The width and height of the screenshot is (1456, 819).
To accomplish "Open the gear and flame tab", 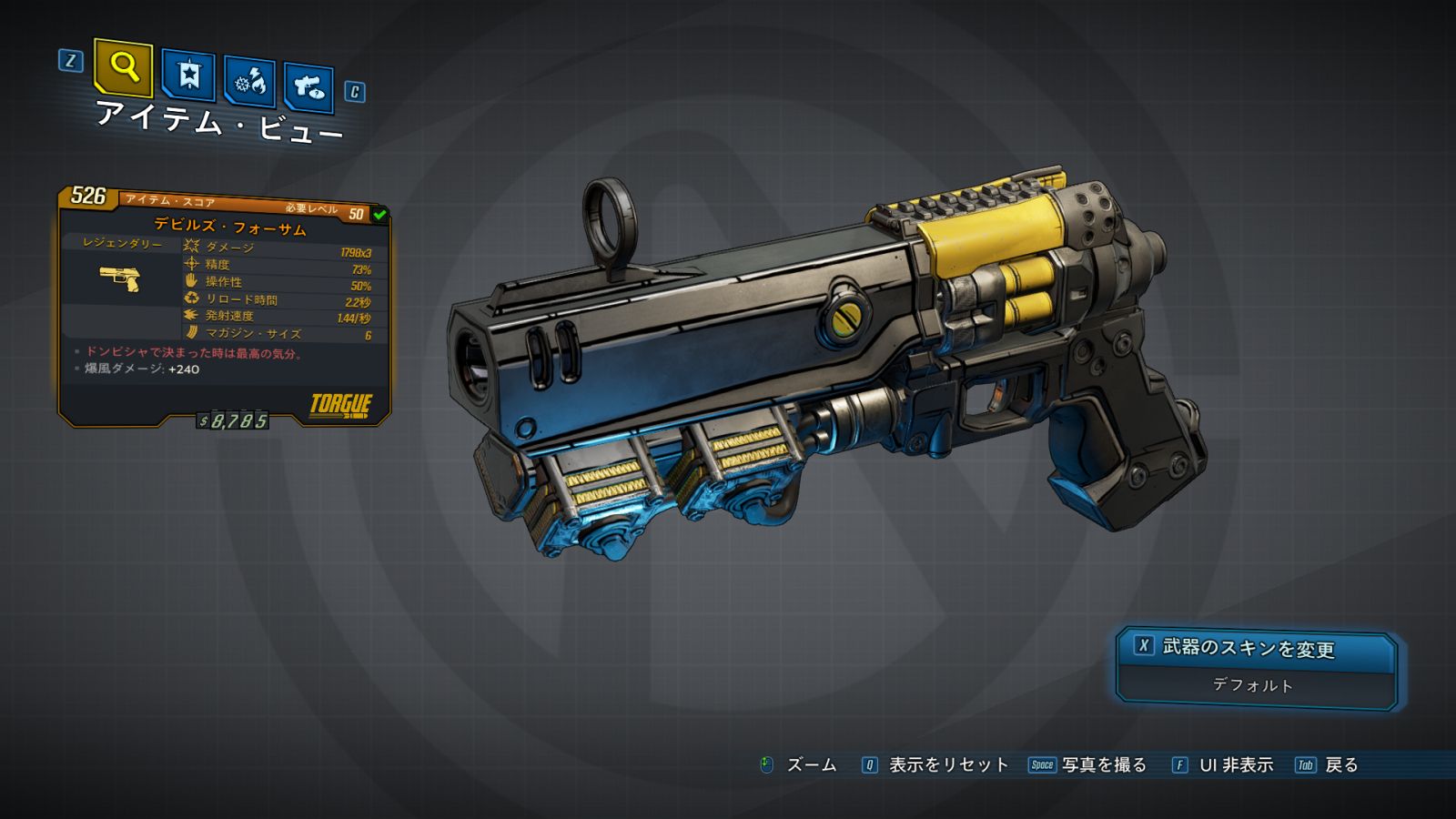I will point(249,82).
